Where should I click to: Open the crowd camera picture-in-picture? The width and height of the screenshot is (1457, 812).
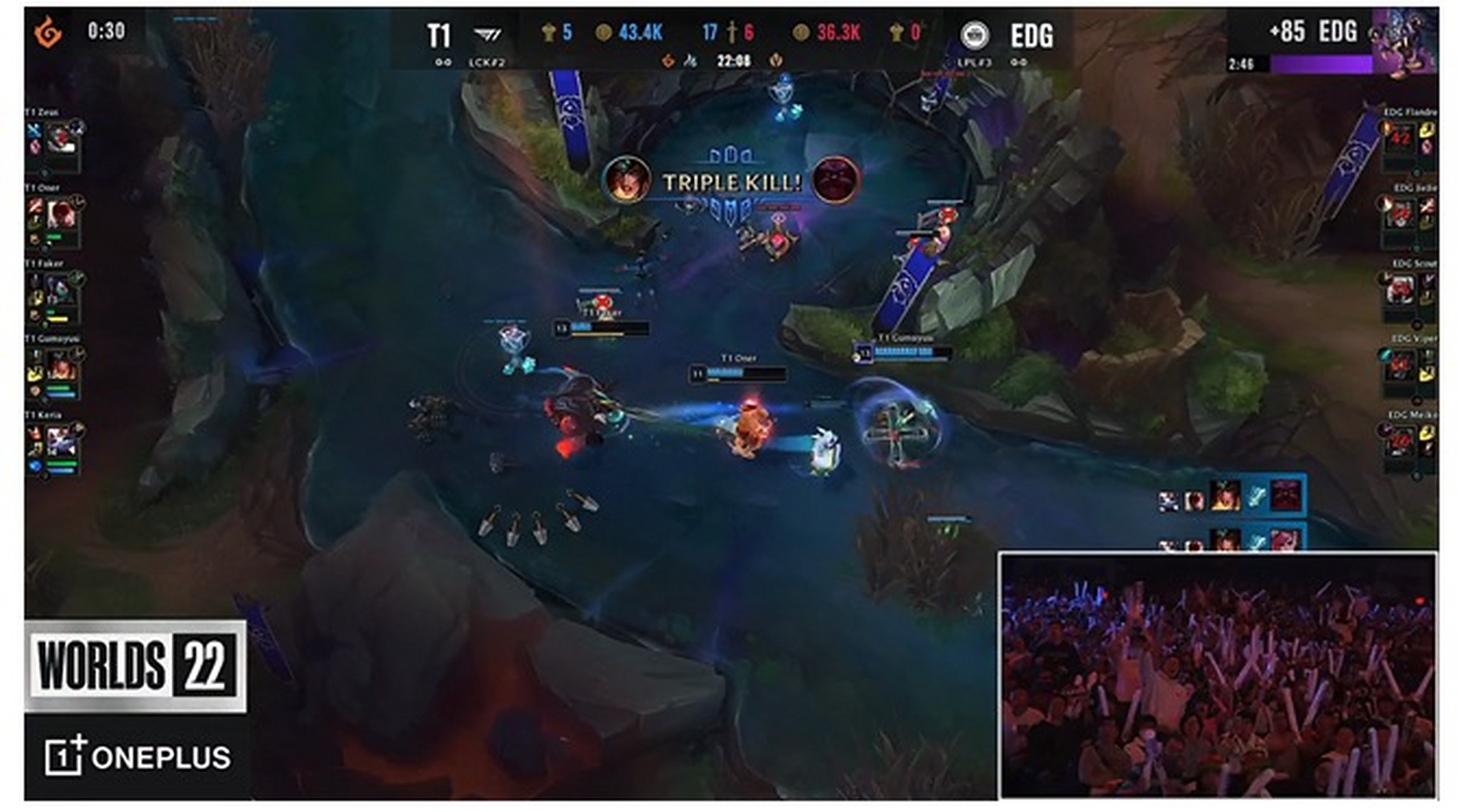coord(1218,676)
